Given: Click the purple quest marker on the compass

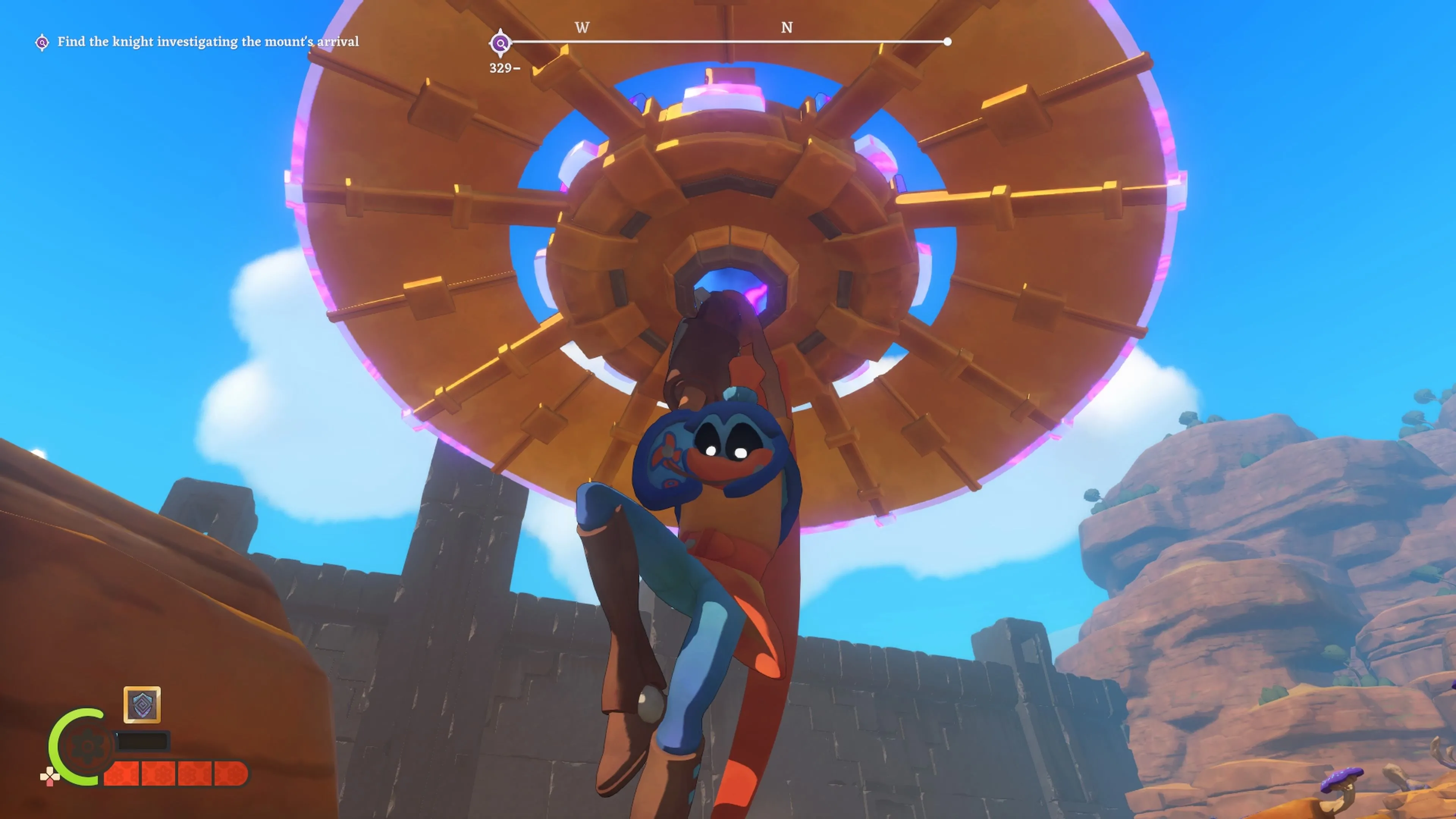Looking at the screenshot, I should [500, 43].
